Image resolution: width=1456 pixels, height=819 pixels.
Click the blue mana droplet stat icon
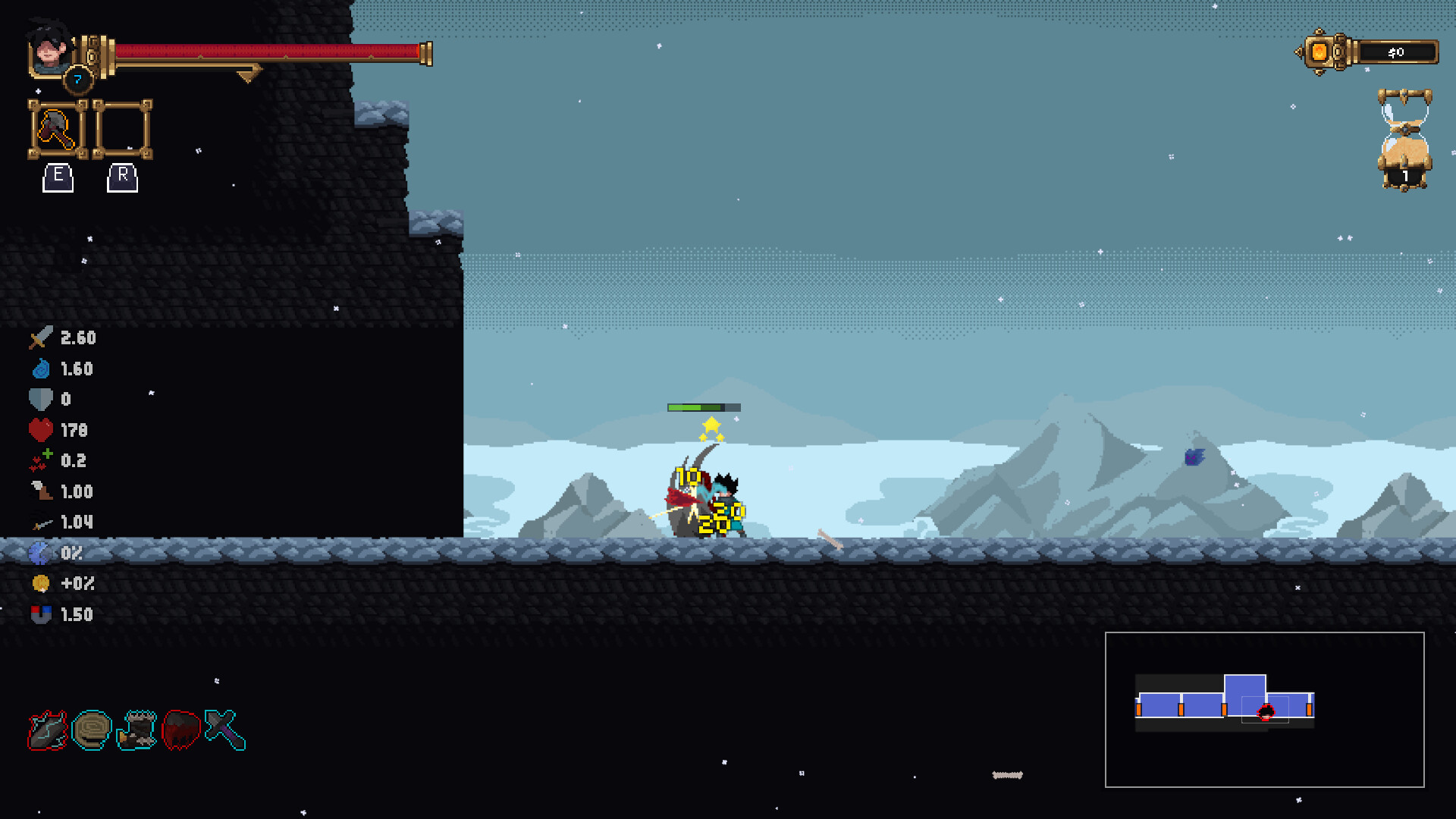pyautogui.click(x=39, y=369)
